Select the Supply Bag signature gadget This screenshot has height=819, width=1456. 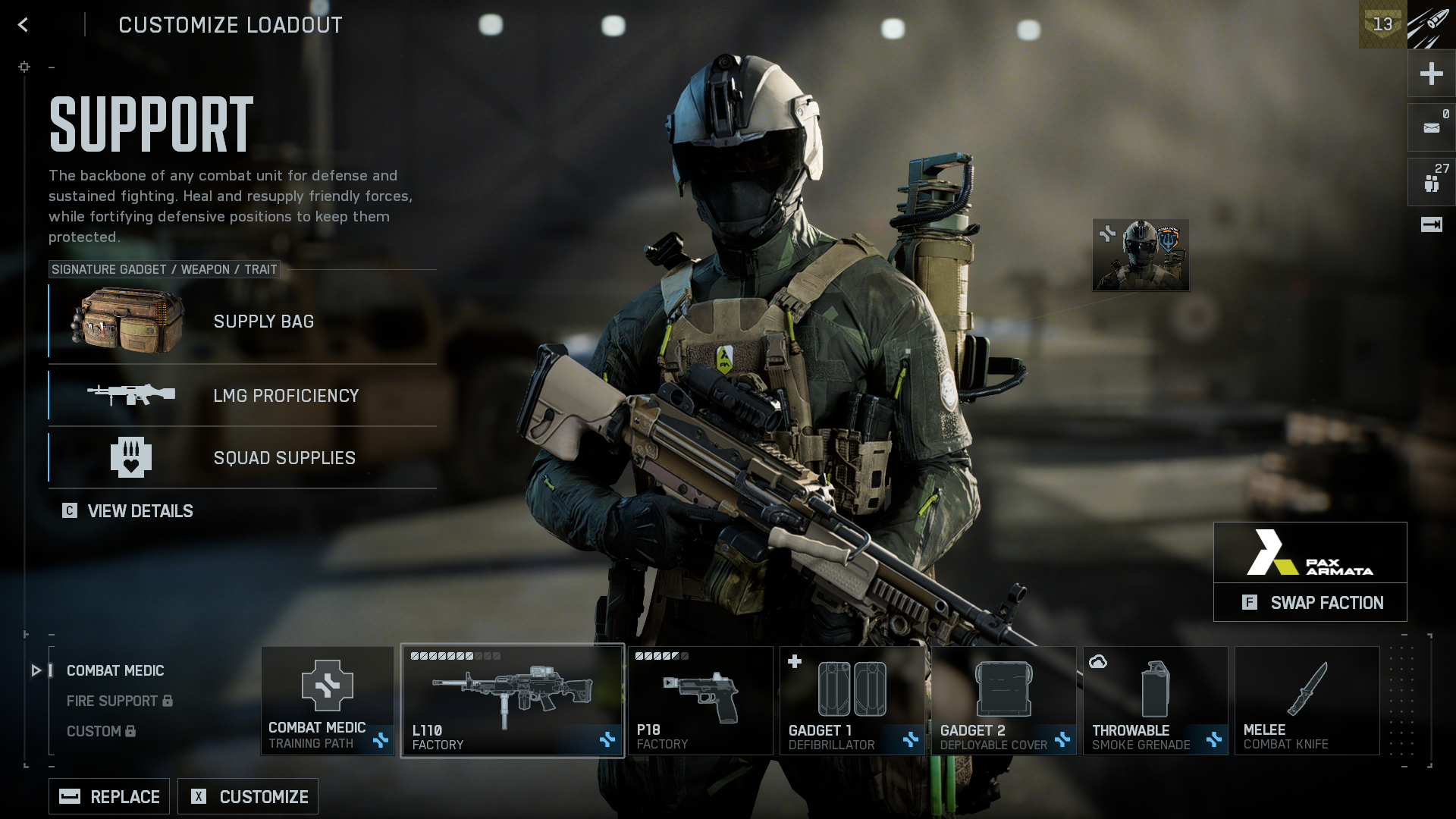[x=243, y=322]
